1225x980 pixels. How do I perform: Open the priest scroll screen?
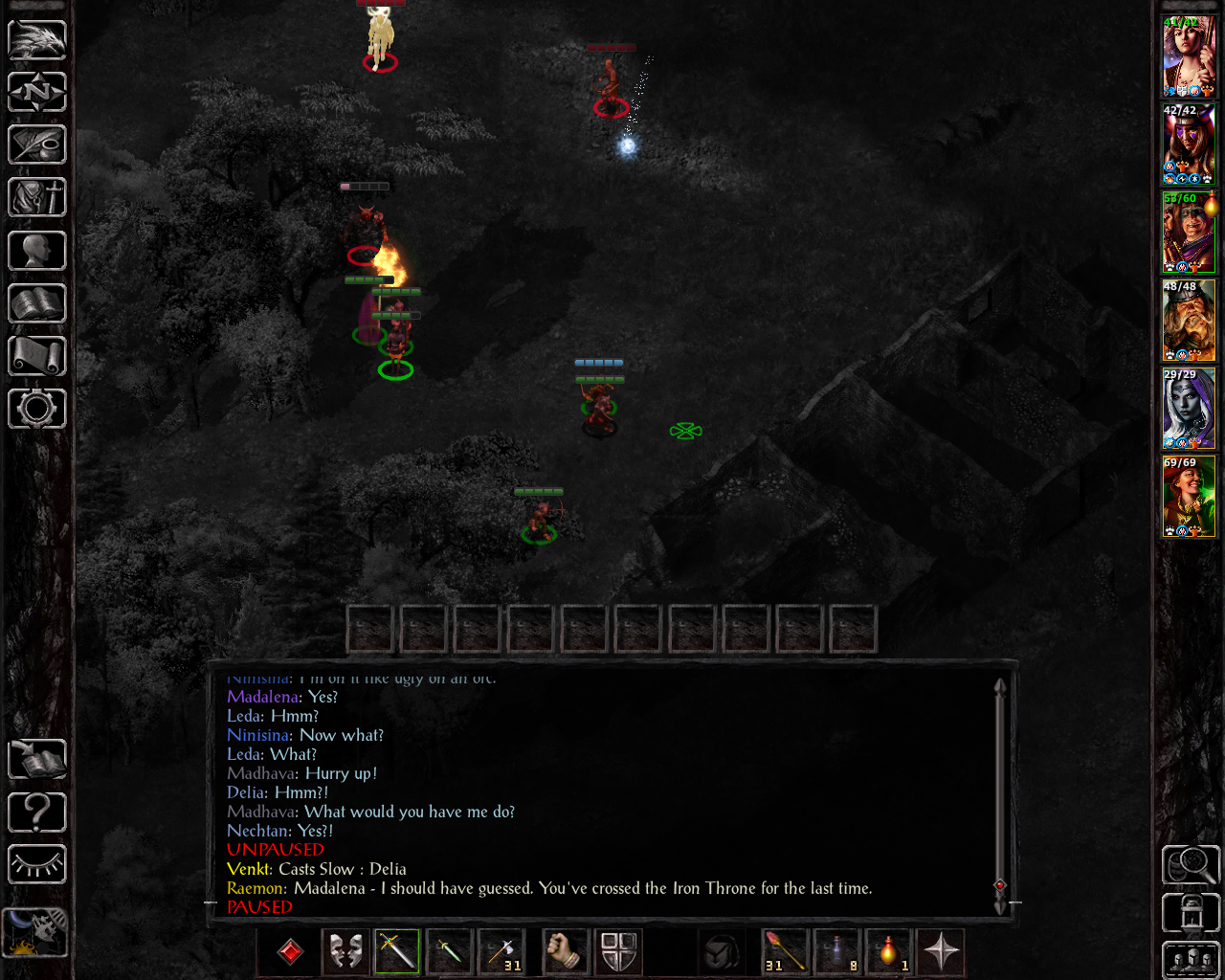pos(37,356)
